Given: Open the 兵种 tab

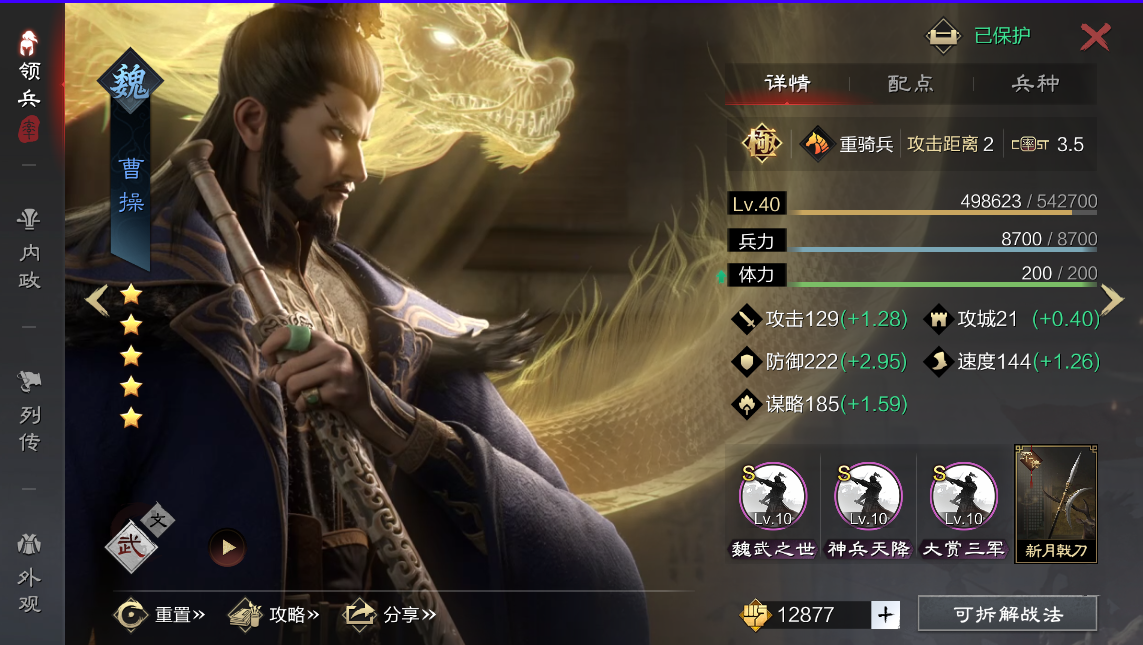Looking at the screenshot, I should click(1035, 84).
